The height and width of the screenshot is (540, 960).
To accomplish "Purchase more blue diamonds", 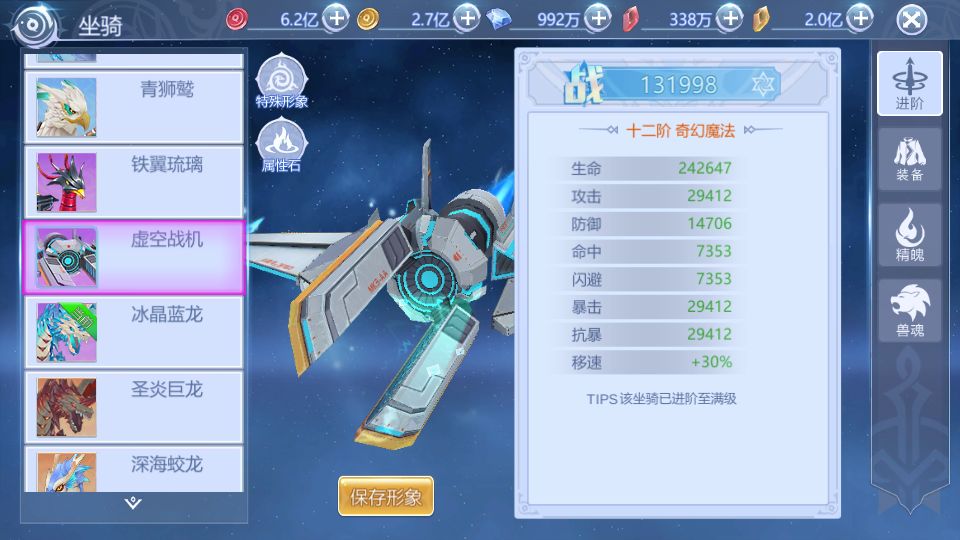I will click(x=597, y=18).
